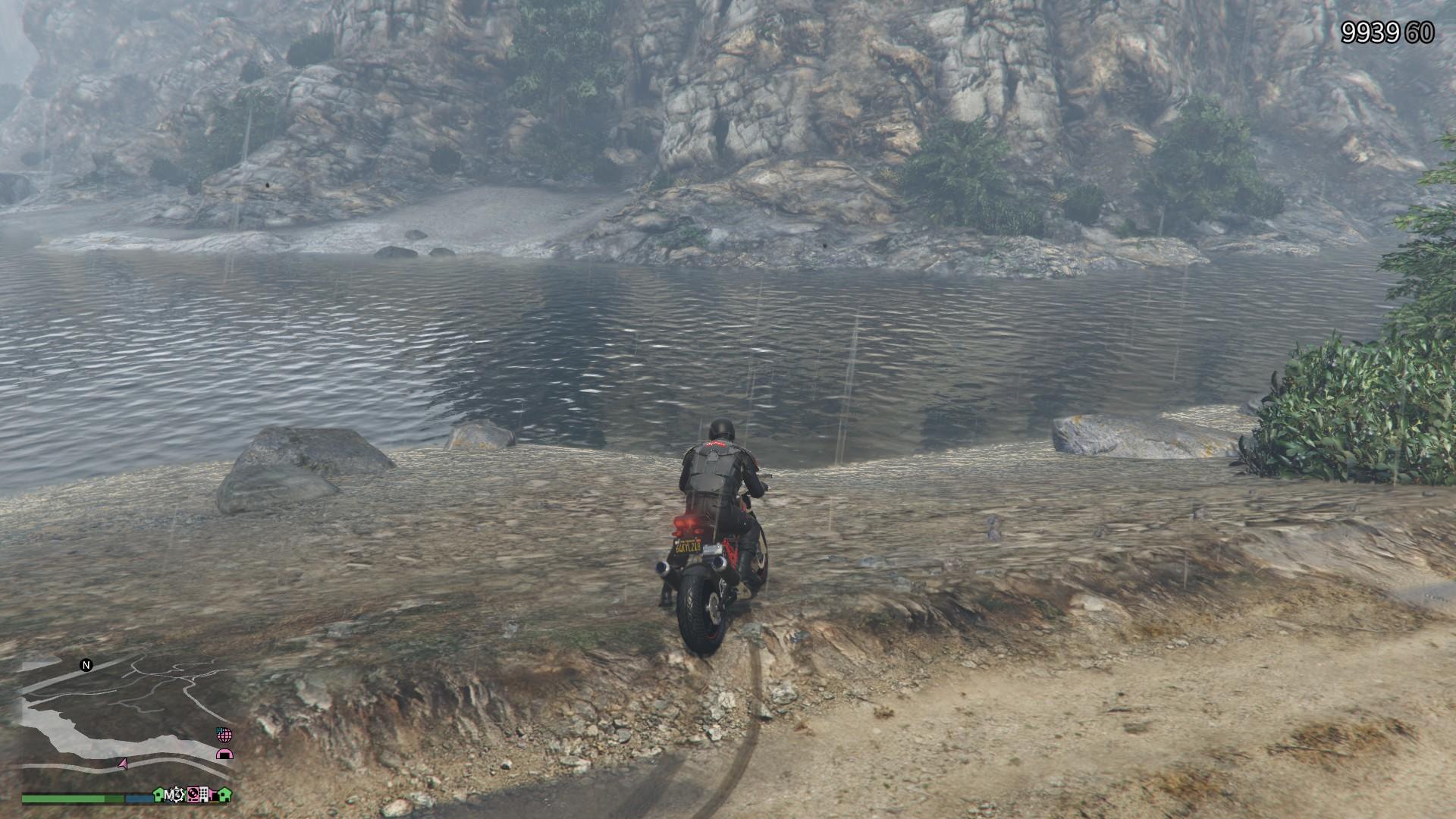Screen dimensions: 1456x819
Task: Click the gear icon overlapping the M on minimap
Action: pyautogui.click(x=176, y=794)
